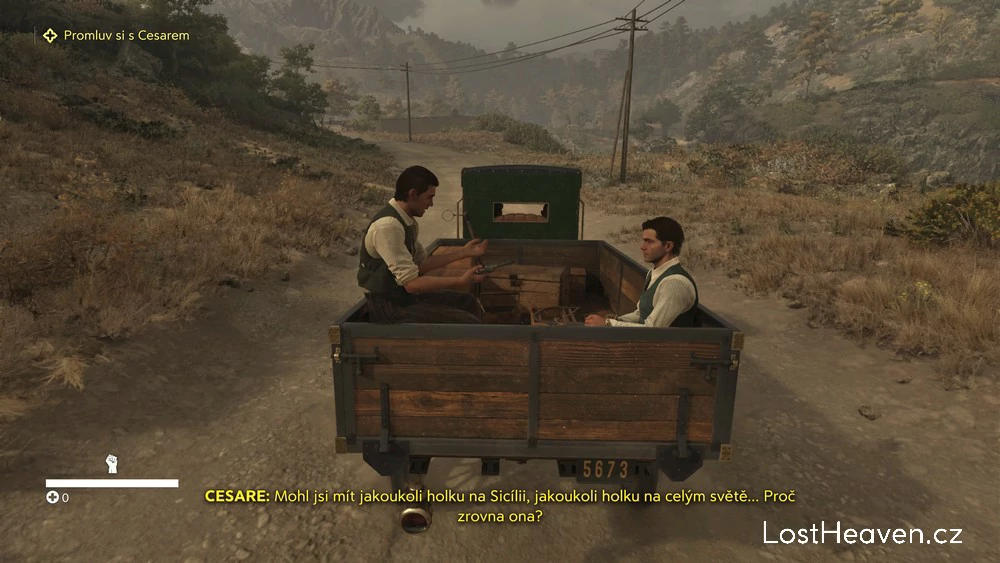This screenshot has height=563, width=1000.
Task: Open the LostHeaven.cz watermark link
Action: pyautogui.click(x=862, y=533)
